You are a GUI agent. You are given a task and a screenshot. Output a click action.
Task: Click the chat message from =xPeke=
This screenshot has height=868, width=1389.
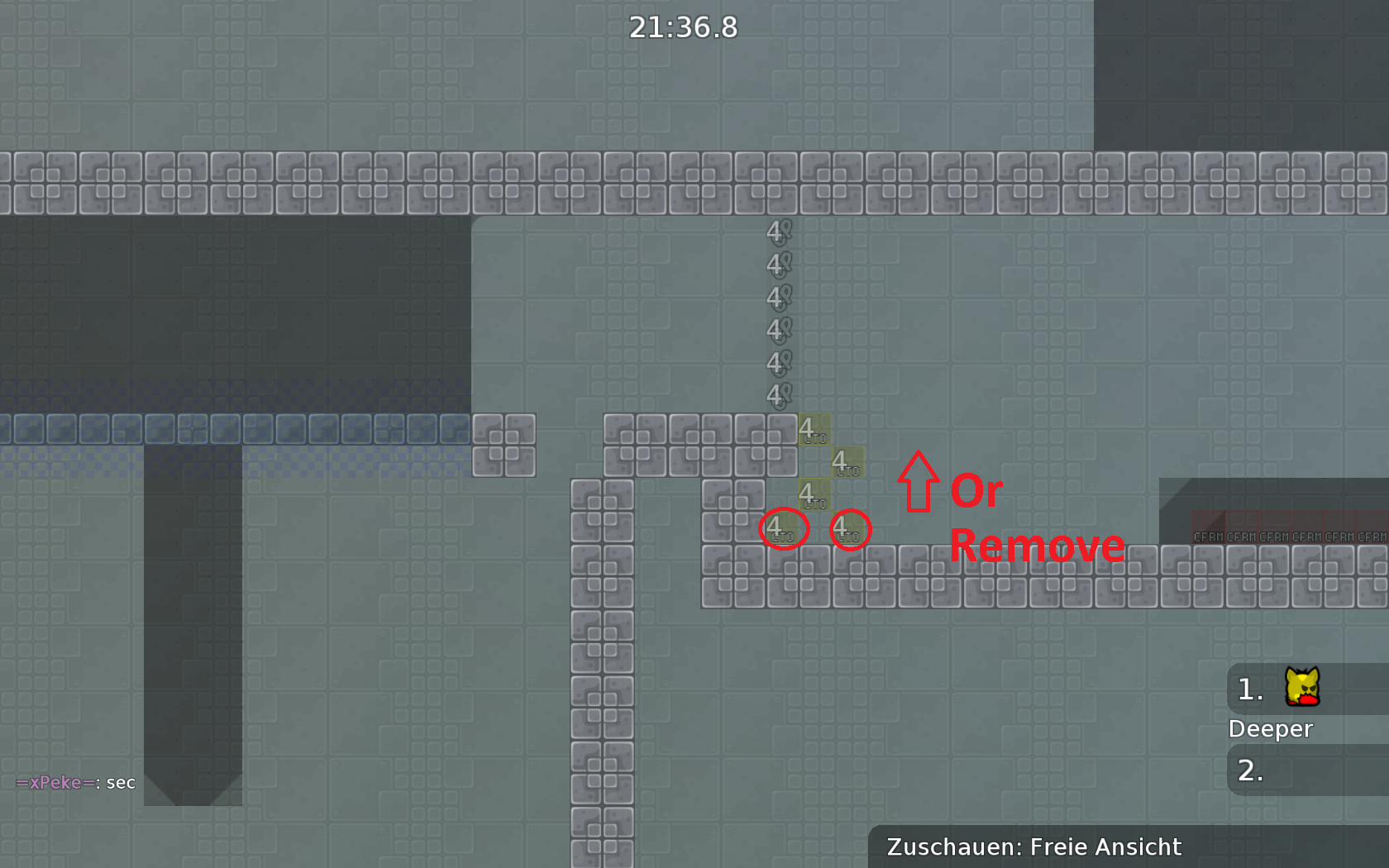pyautogui.click(x=74, y=782)
